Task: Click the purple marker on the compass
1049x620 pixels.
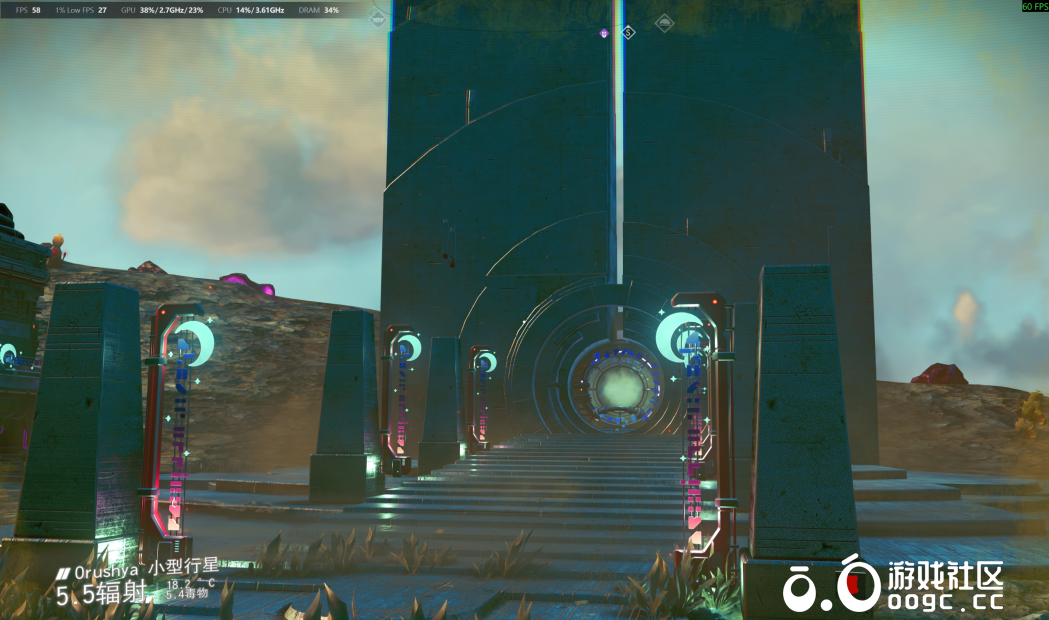Action: (x=604, y=33)
